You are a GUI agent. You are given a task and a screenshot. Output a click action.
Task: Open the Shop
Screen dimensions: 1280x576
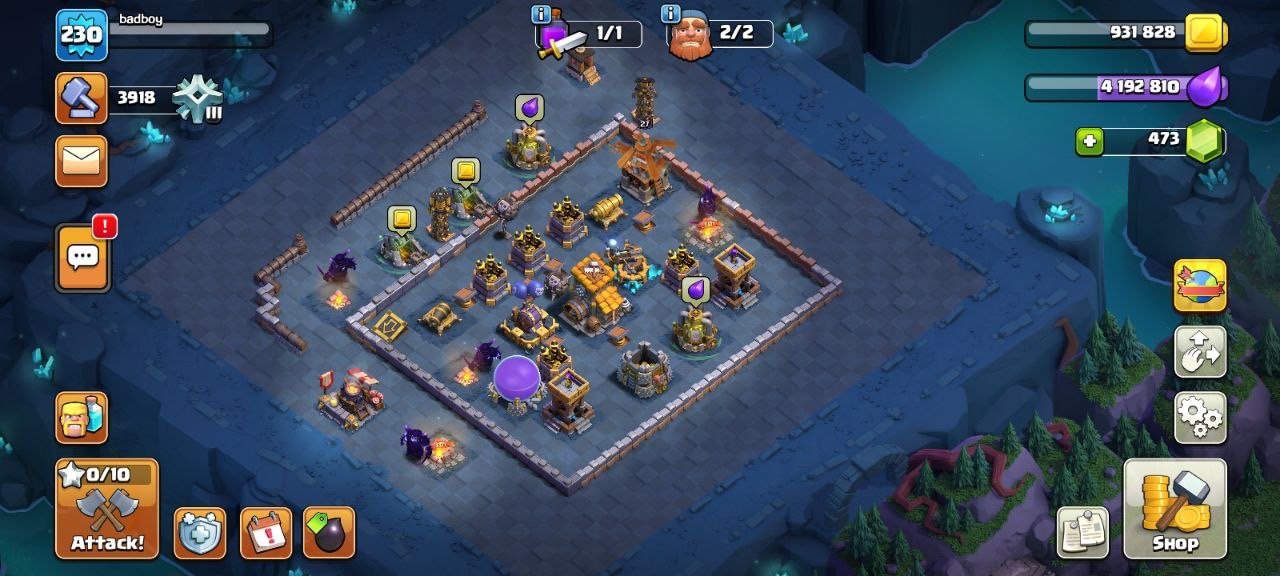1175,508
